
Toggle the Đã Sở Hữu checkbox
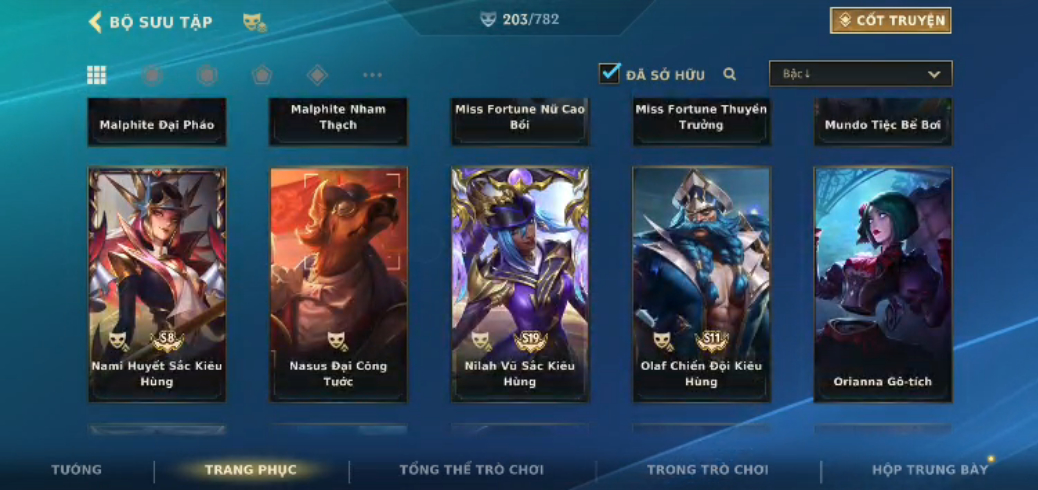pyautogui.click(x=609, y=73)
